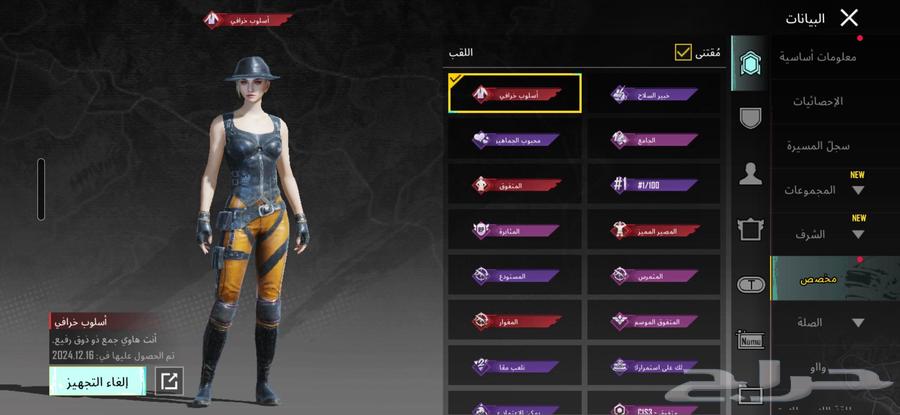Share the title using the arrow icon
Image resolution: width=900 pixels, height=415 pixels.
pyautogui.click(x=169, y=381)
